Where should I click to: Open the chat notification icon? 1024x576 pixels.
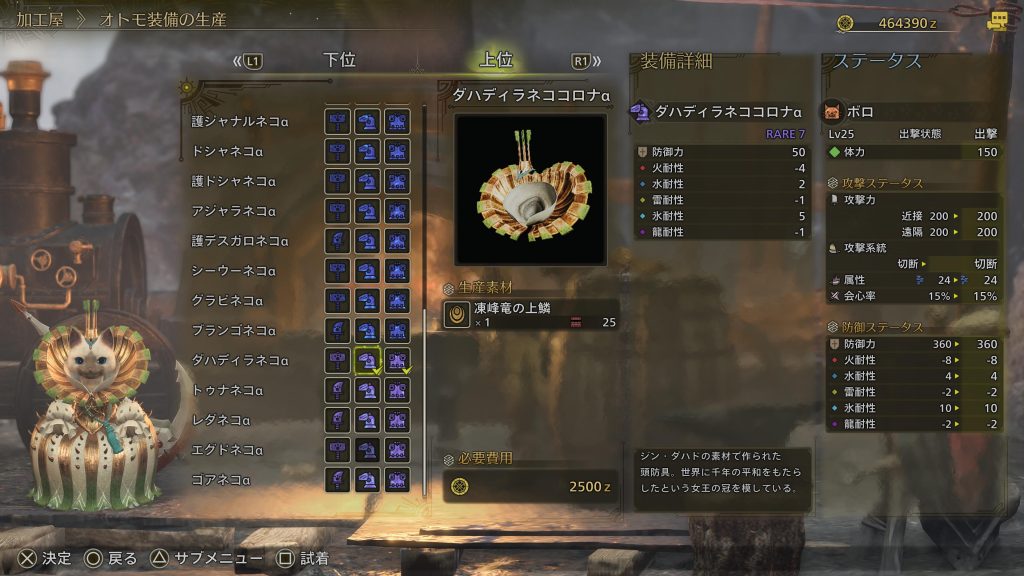pos(997,22)
